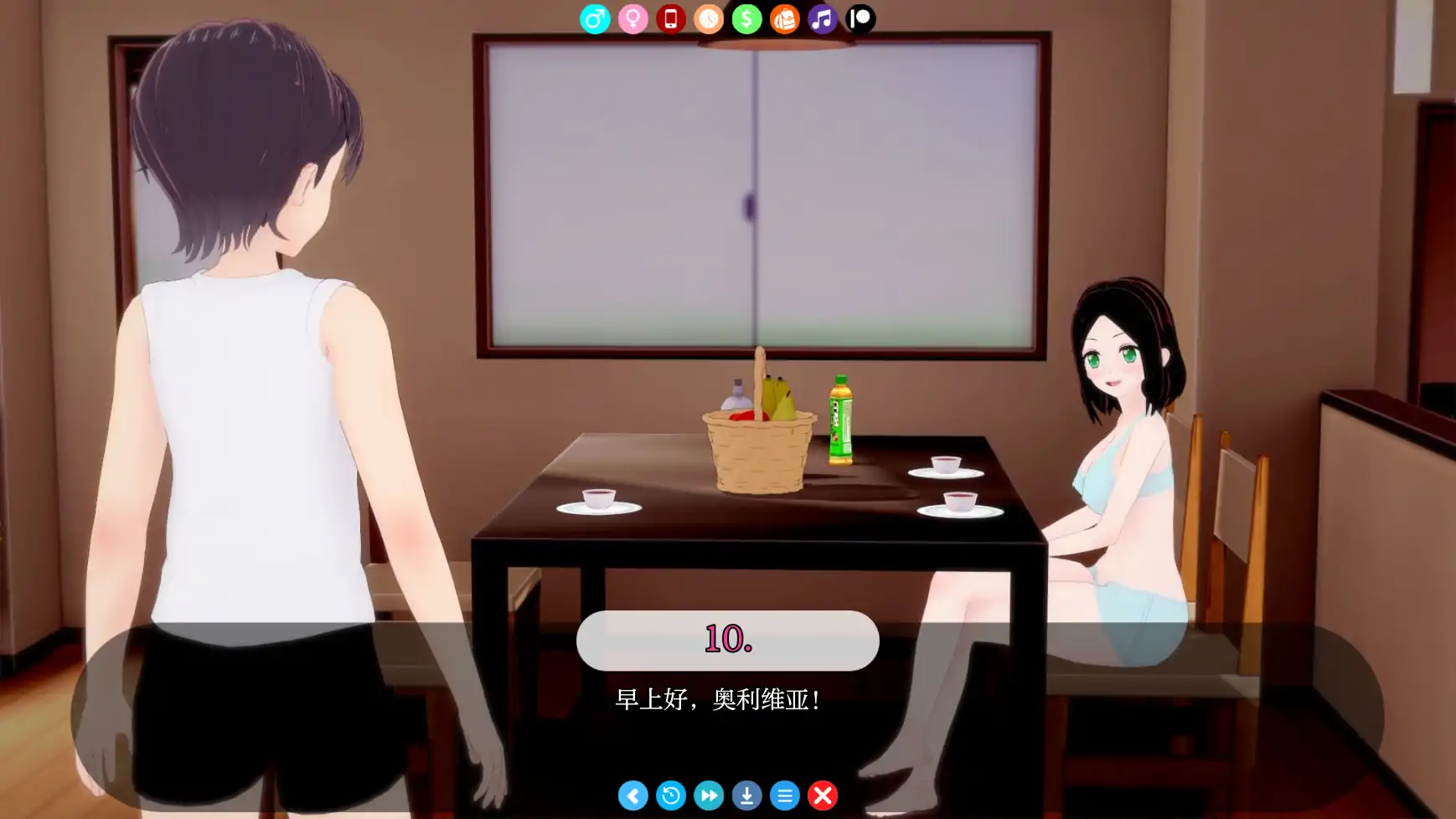Open the in-game phone icon
The height and width of the screenshot is (819, 1456).
point(672,18)
